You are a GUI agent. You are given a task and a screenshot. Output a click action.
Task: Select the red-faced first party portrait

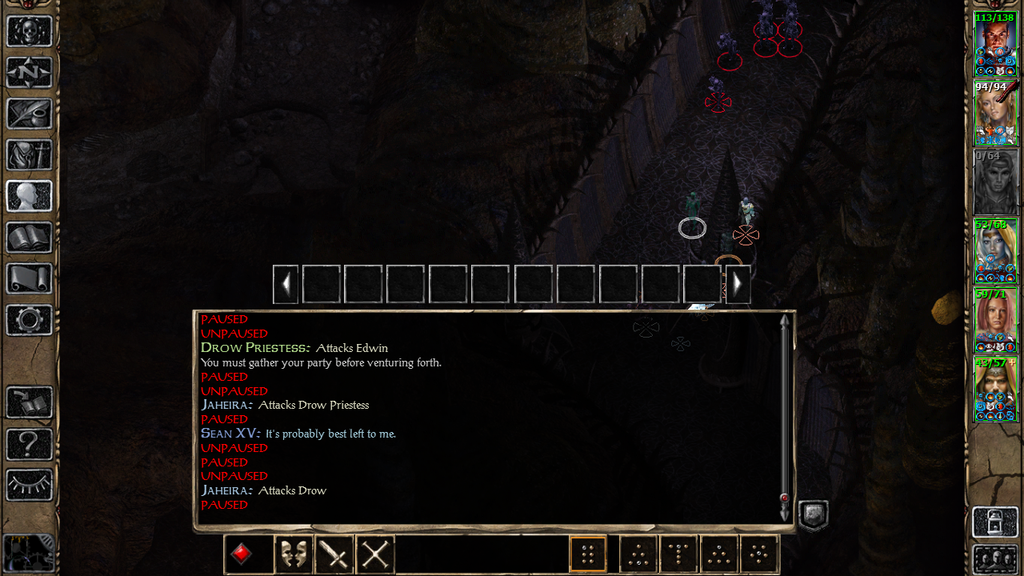(995, 45)
